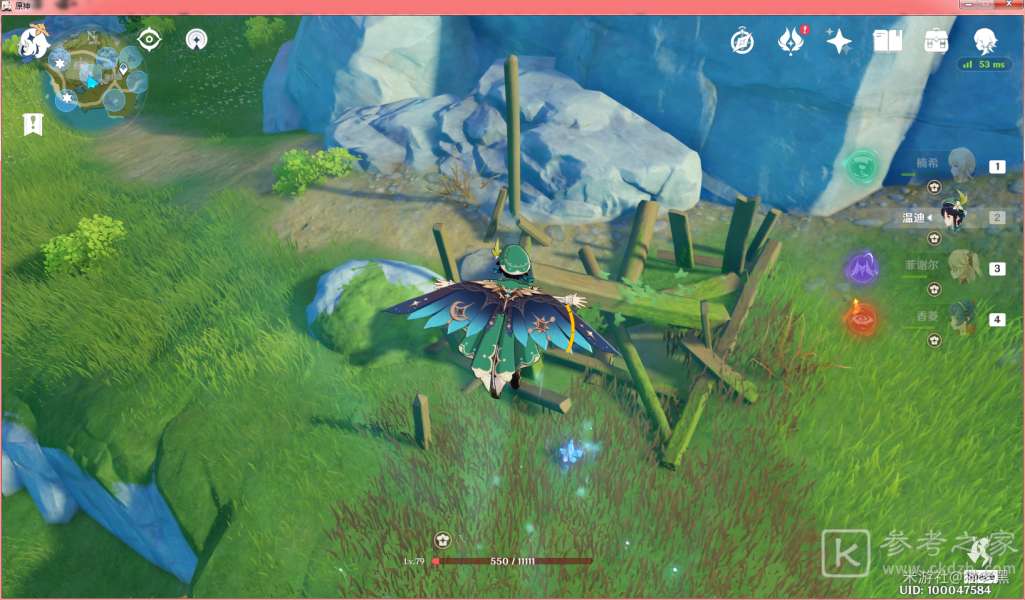Open the open-book icon in the top bar
Image resolution: width=1025 pixels, height=600 pixels.
887,41
